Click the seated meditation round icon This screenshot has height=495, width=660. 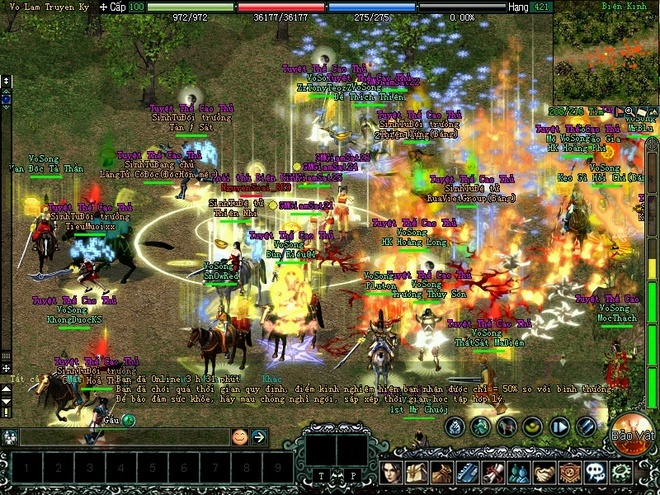pyautogui.click(x=454, y=427)
